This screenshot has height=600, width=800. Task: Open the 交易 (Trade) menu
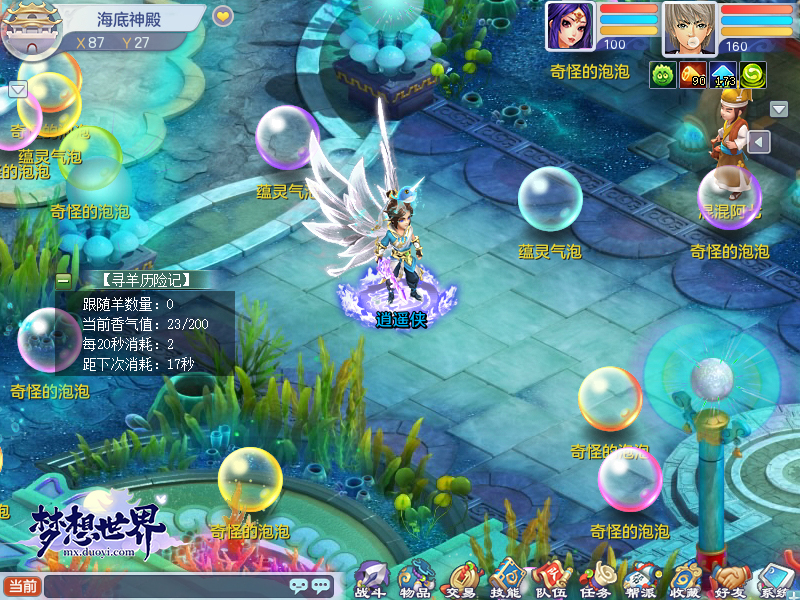(x=459, y=578)
